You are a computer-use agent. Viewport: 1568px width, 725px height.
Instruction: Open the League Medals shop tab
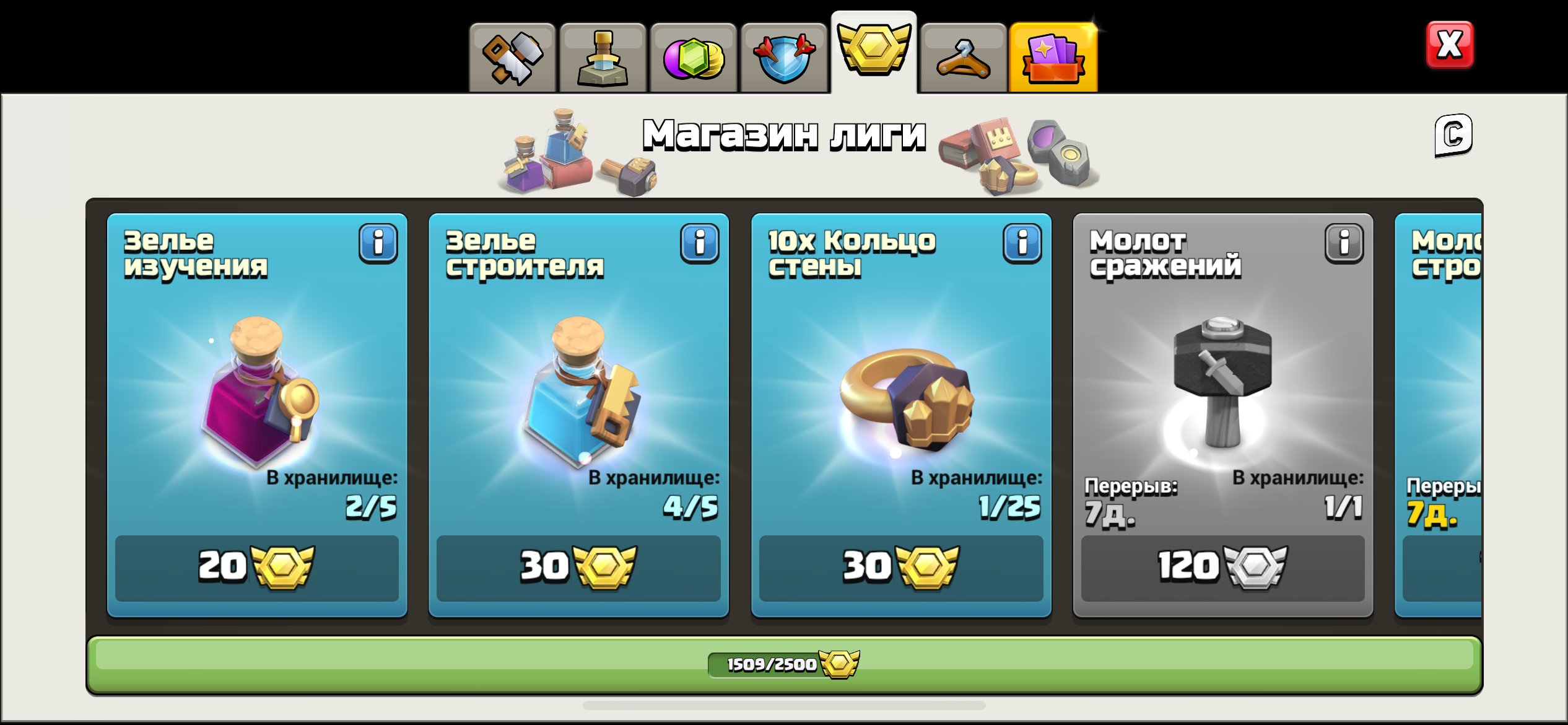(x=874, y=50)
